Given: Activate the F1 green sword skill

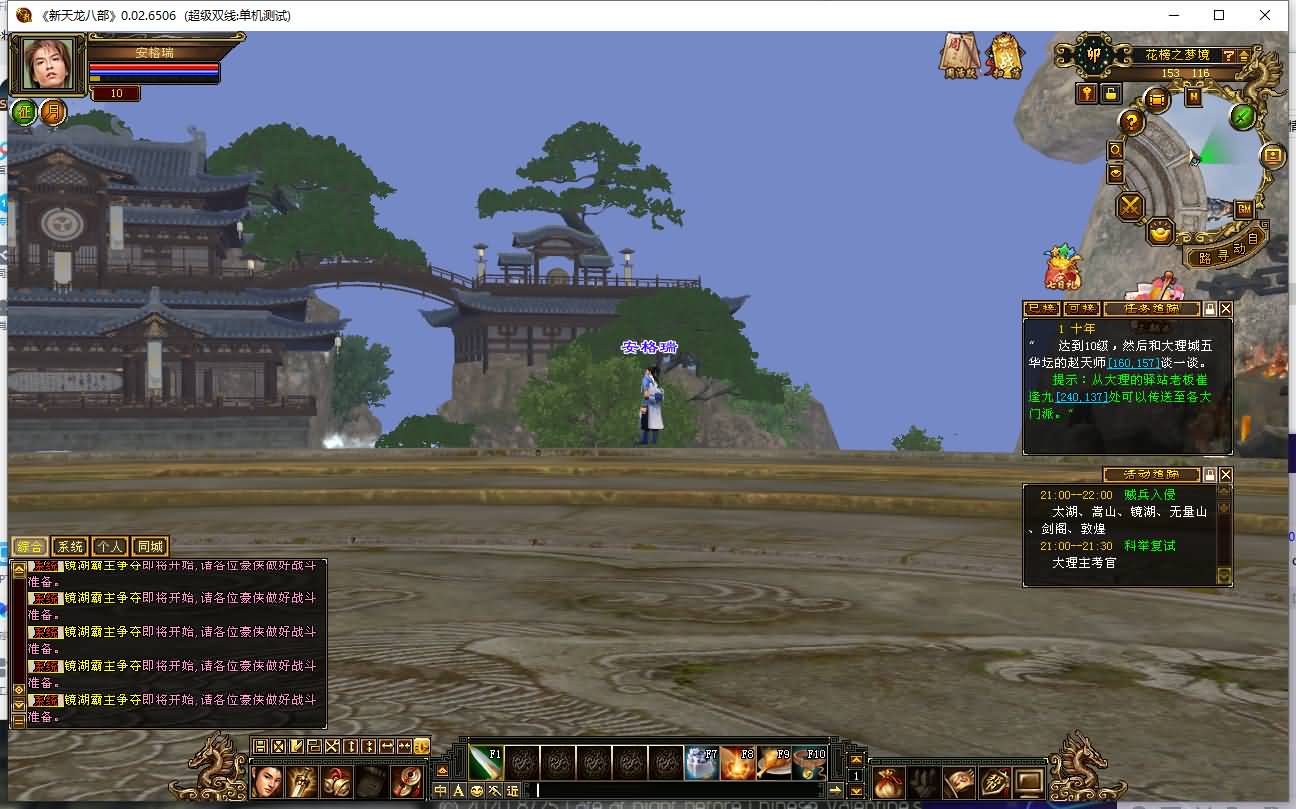Looking at the screenshot, I should (485, 763).
